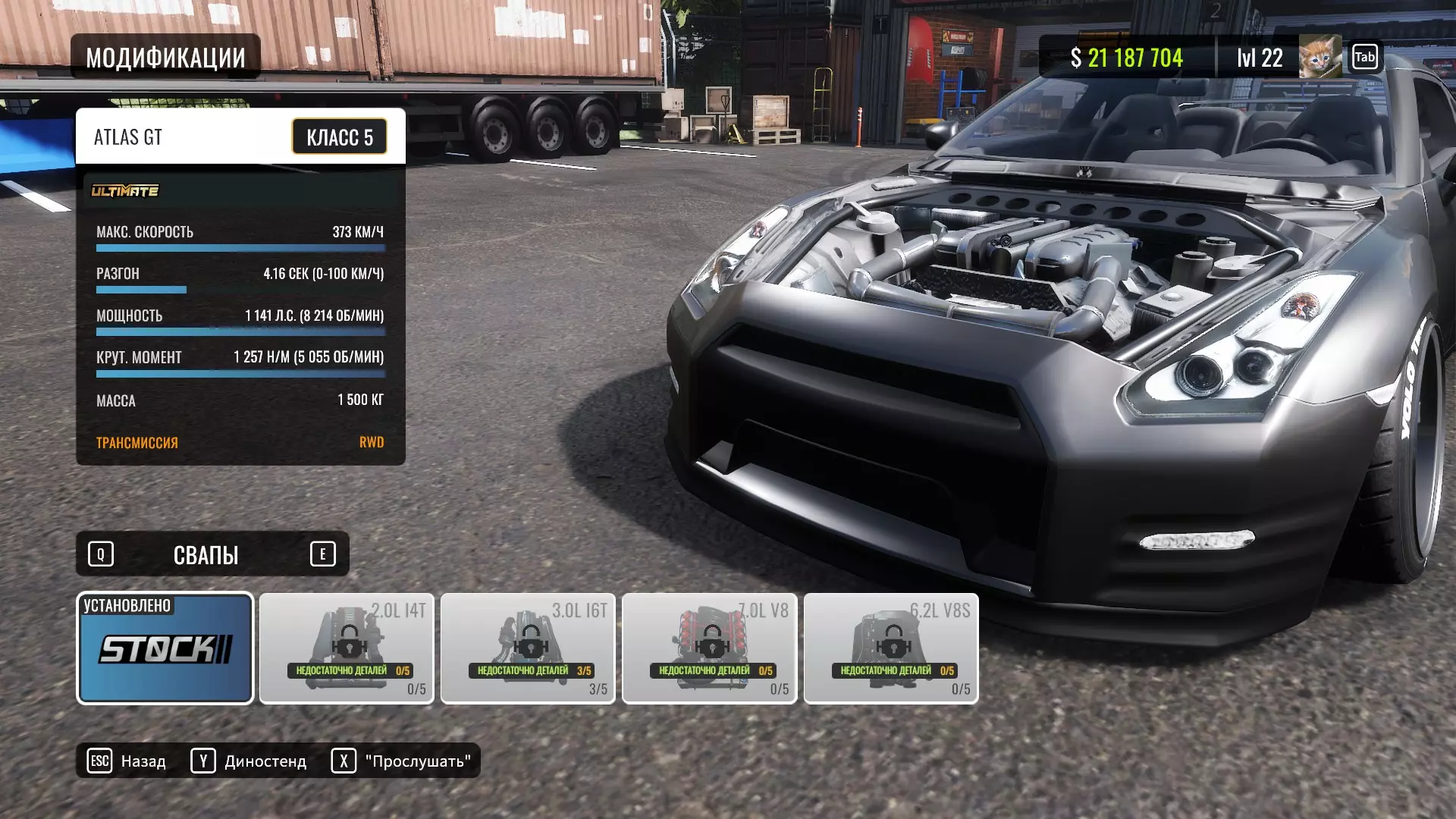Viewport: 1456px width, 819px height.
Task: Open the kitten player avatar profile
Action: coord(1319,58)
